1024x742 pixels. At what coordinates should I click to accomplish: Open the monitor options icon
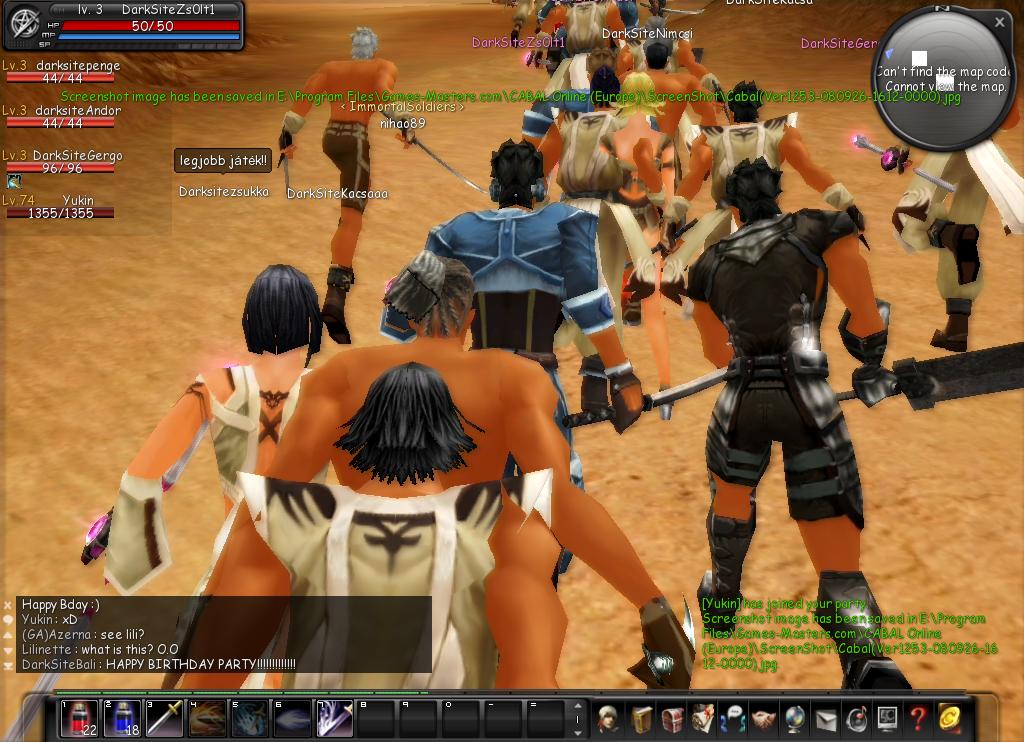[887, 718]
